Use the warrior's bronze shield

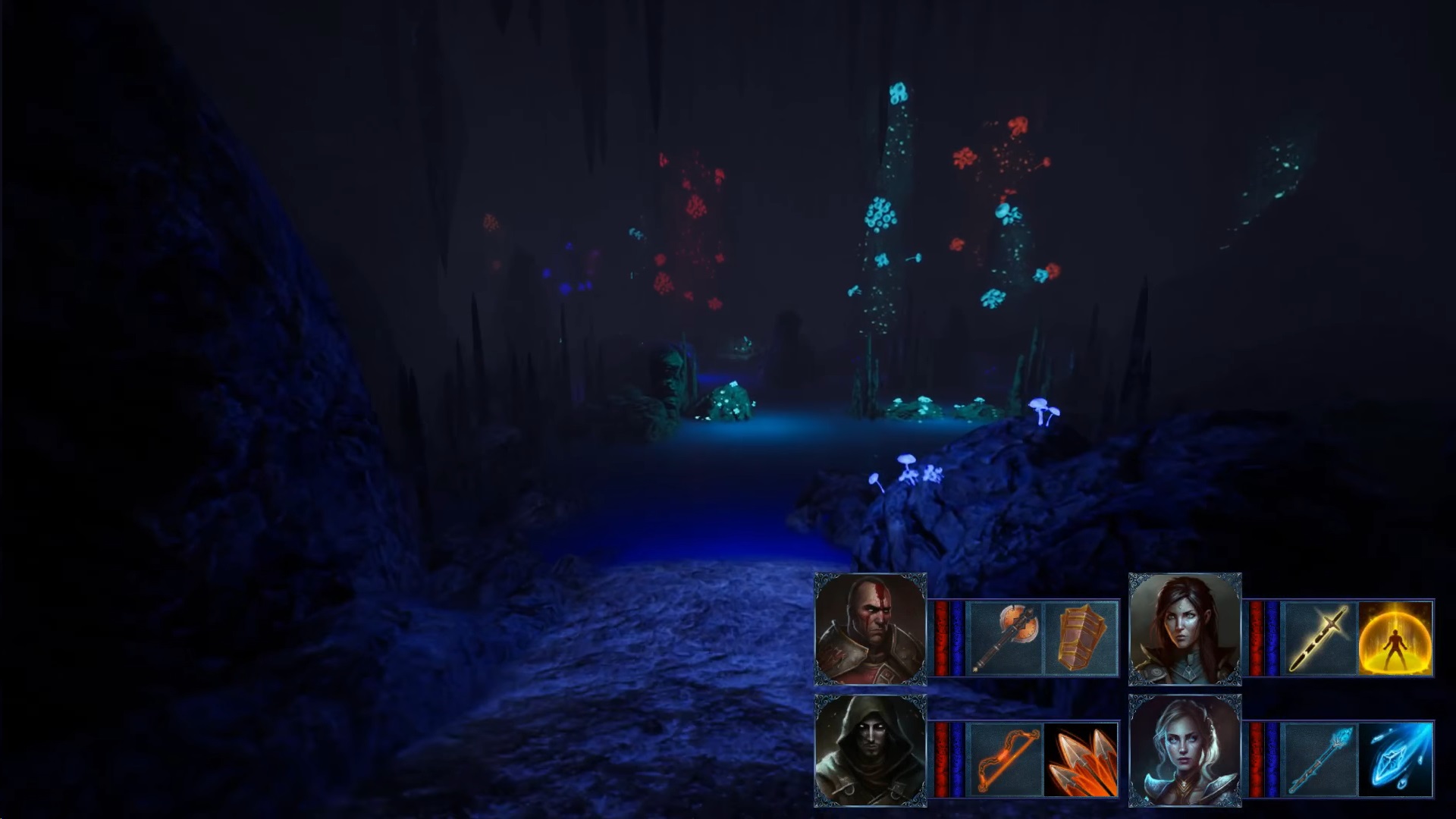tap(1081, 638)
